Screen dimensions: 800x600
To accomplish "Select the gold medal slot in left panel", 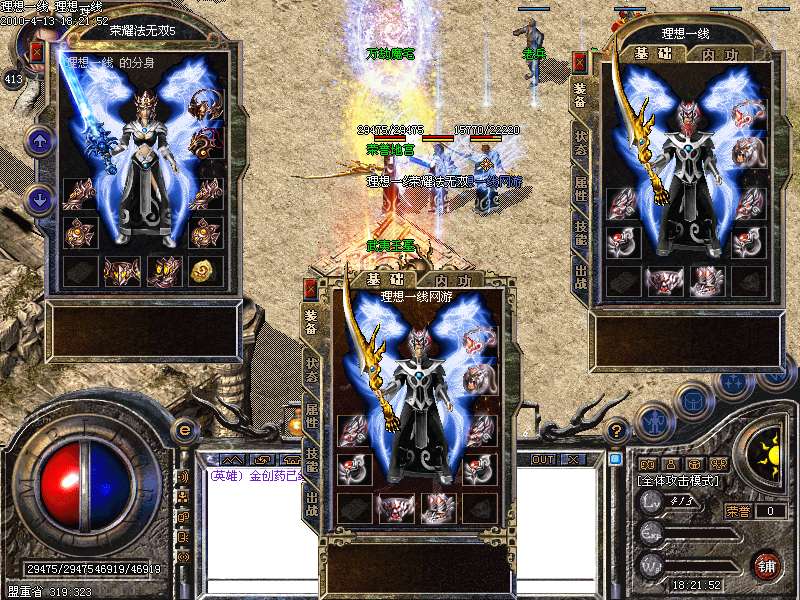I will click(206, 270).
